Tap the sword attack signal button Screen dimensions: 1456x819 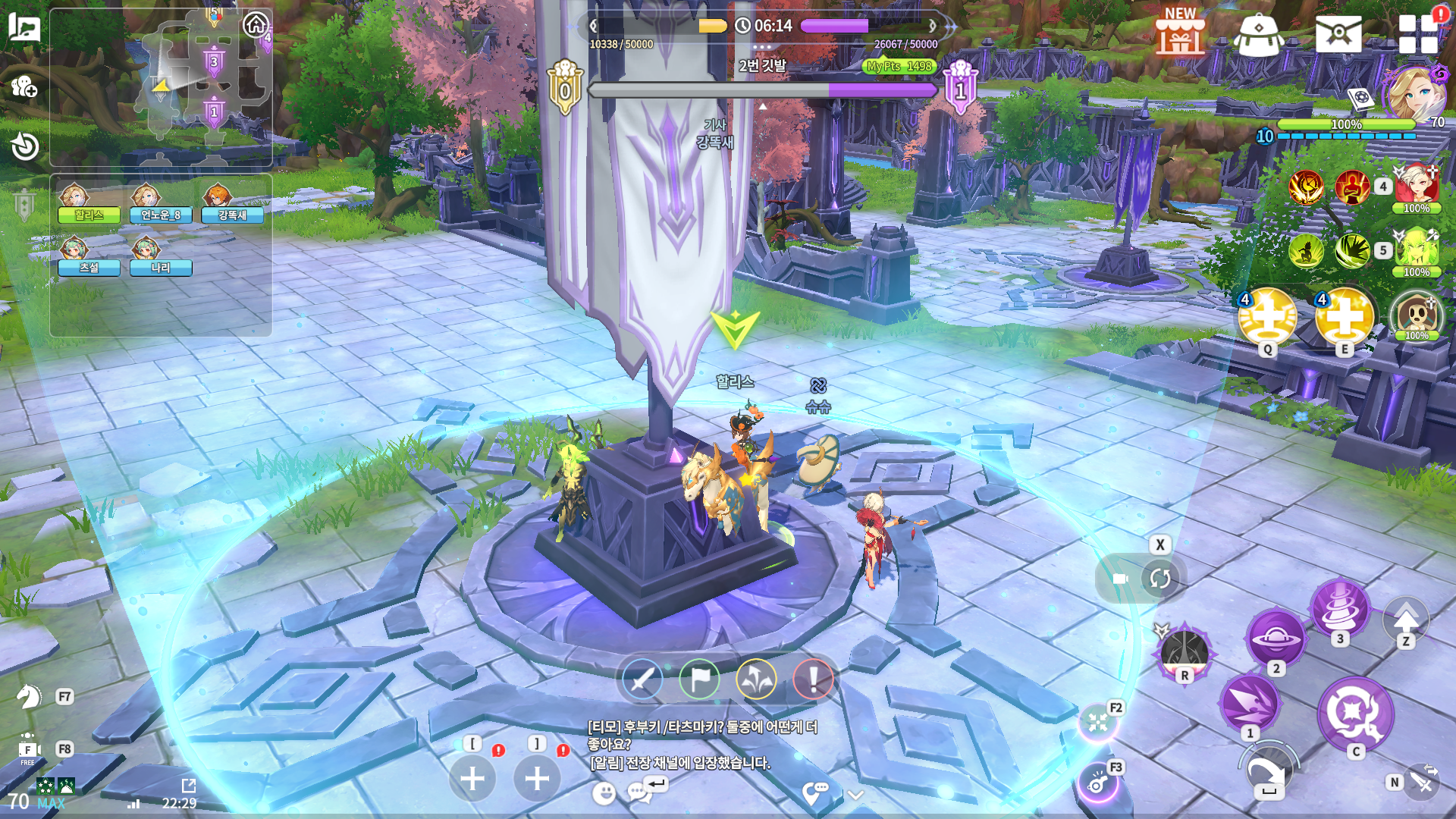[x=642, y=679]
